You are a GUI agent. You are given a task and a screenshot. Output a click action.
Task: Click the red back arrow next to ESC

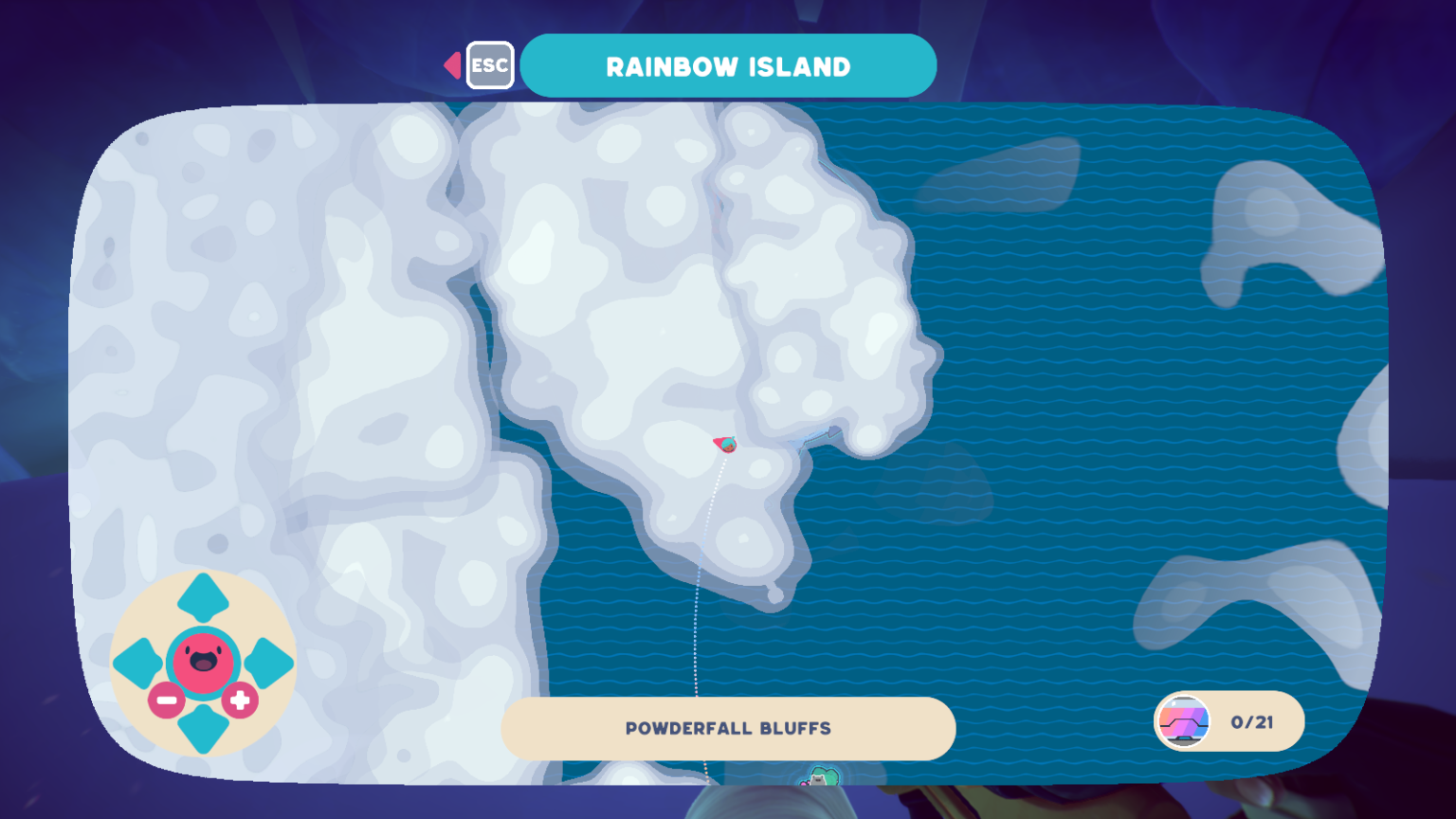pyautogui.click(x=452, y=64)
